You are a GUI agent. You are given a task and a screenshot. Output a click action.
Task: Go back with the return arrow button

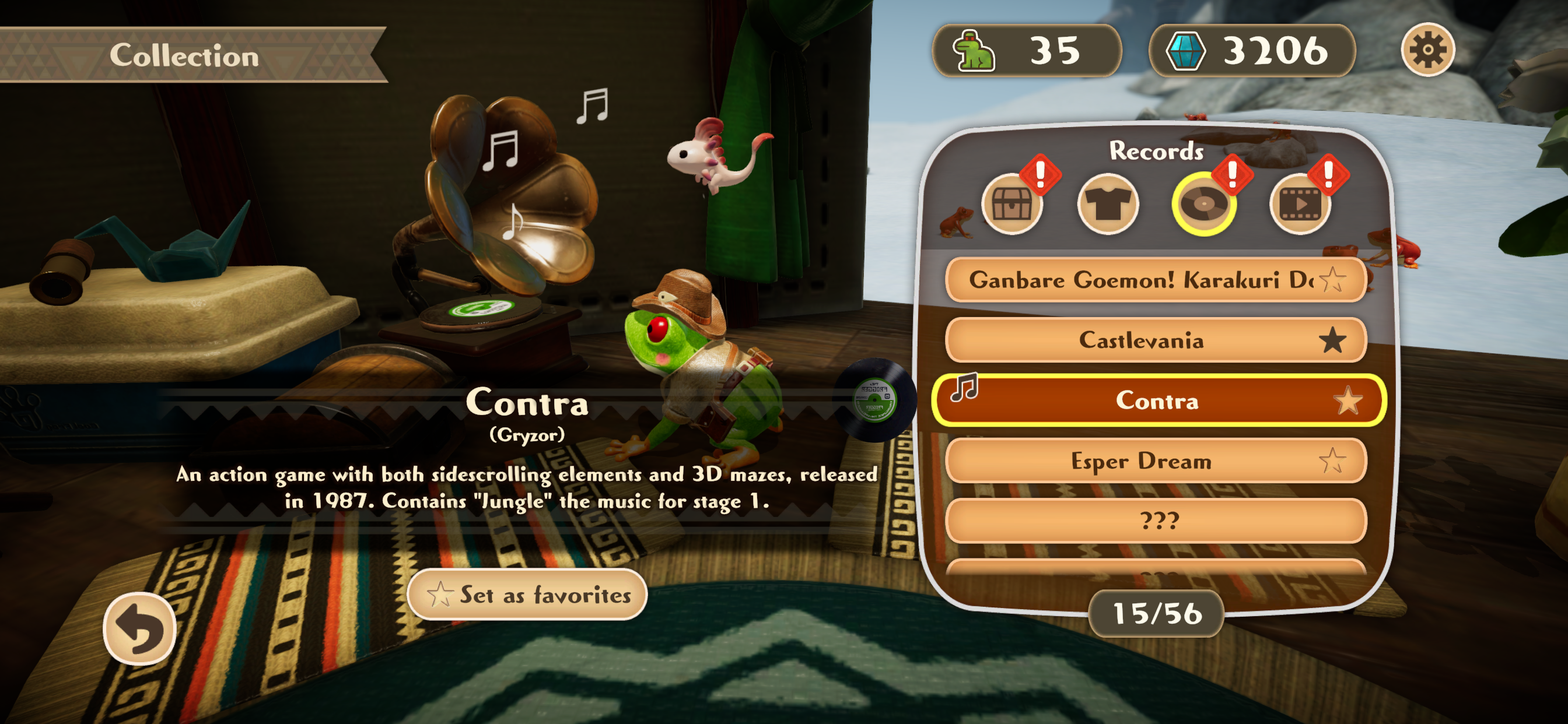click(x=139, y=628)
